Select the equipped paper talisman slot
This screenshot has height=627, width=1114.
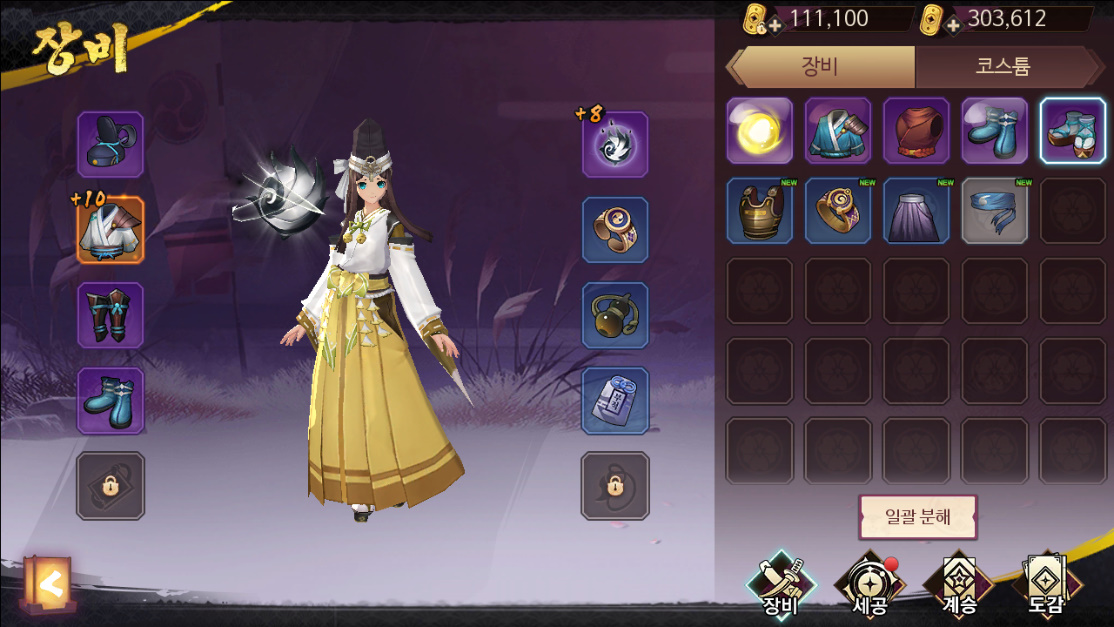[x=615, y=400]
